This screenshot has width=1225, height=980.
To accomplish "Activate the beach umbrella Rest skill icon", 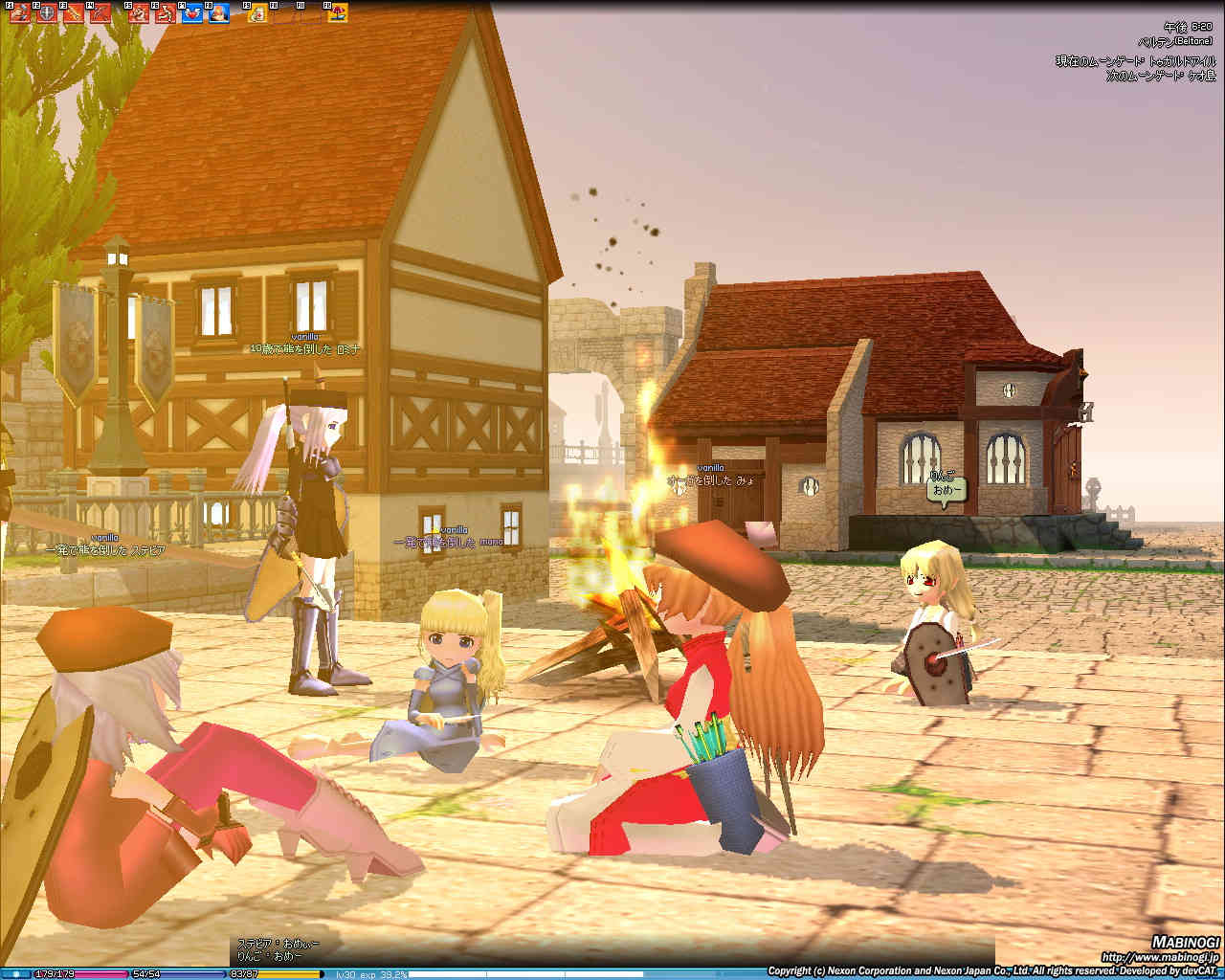I will tap(338, 12).
